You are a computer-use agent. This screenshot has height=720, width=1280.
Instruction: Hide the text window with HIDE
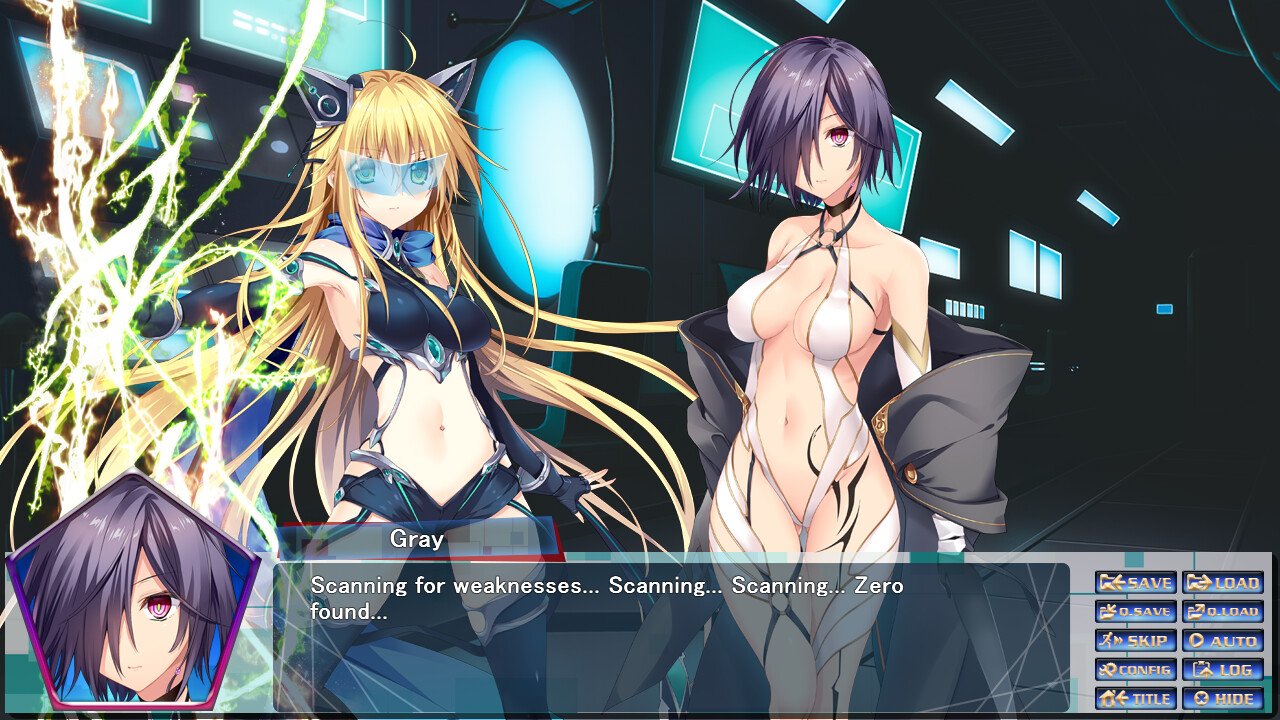pos(1222,699)
